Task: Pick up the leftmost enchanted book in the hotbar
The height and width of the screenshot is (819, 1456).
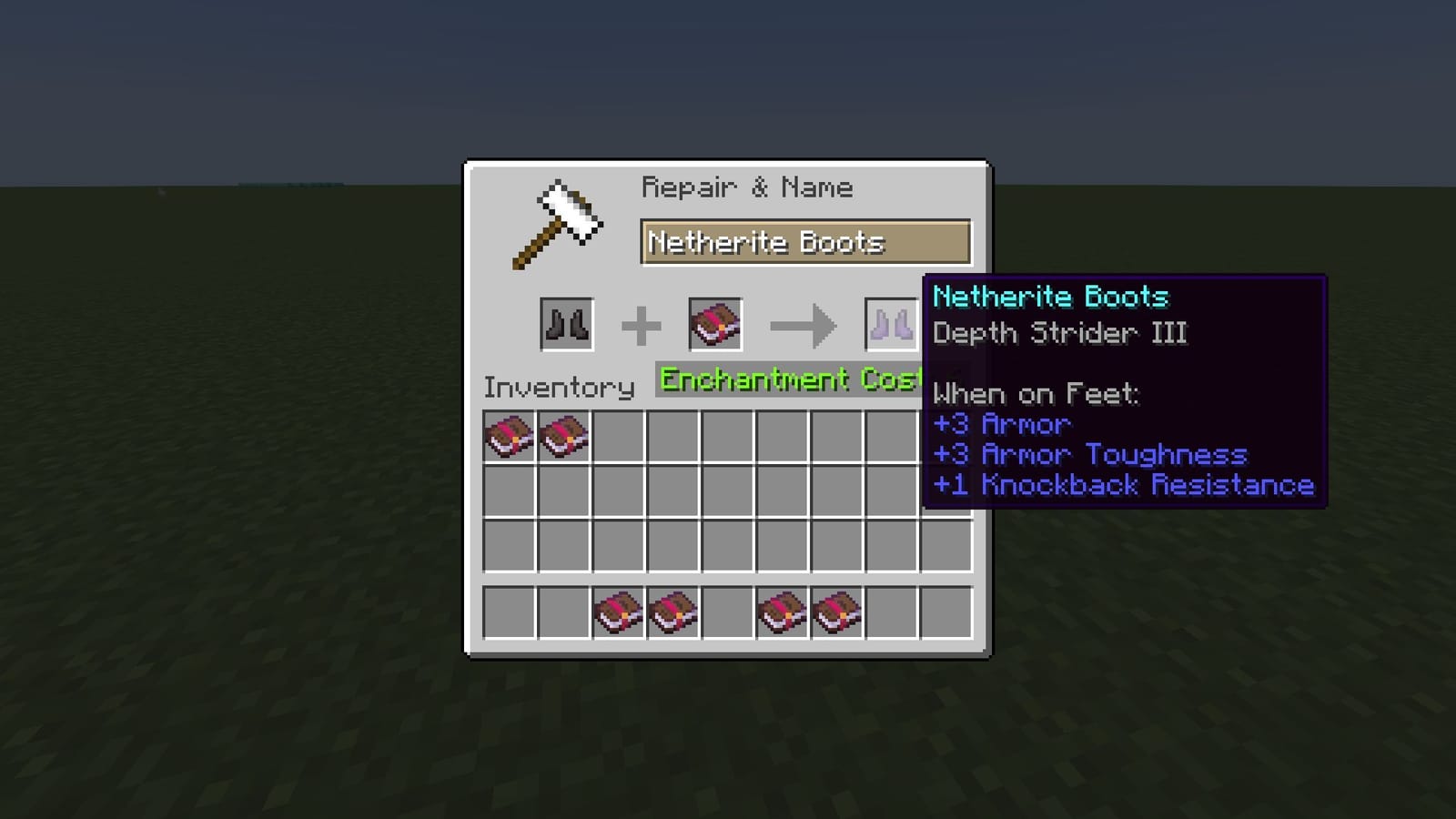Action: pos(619,611)
